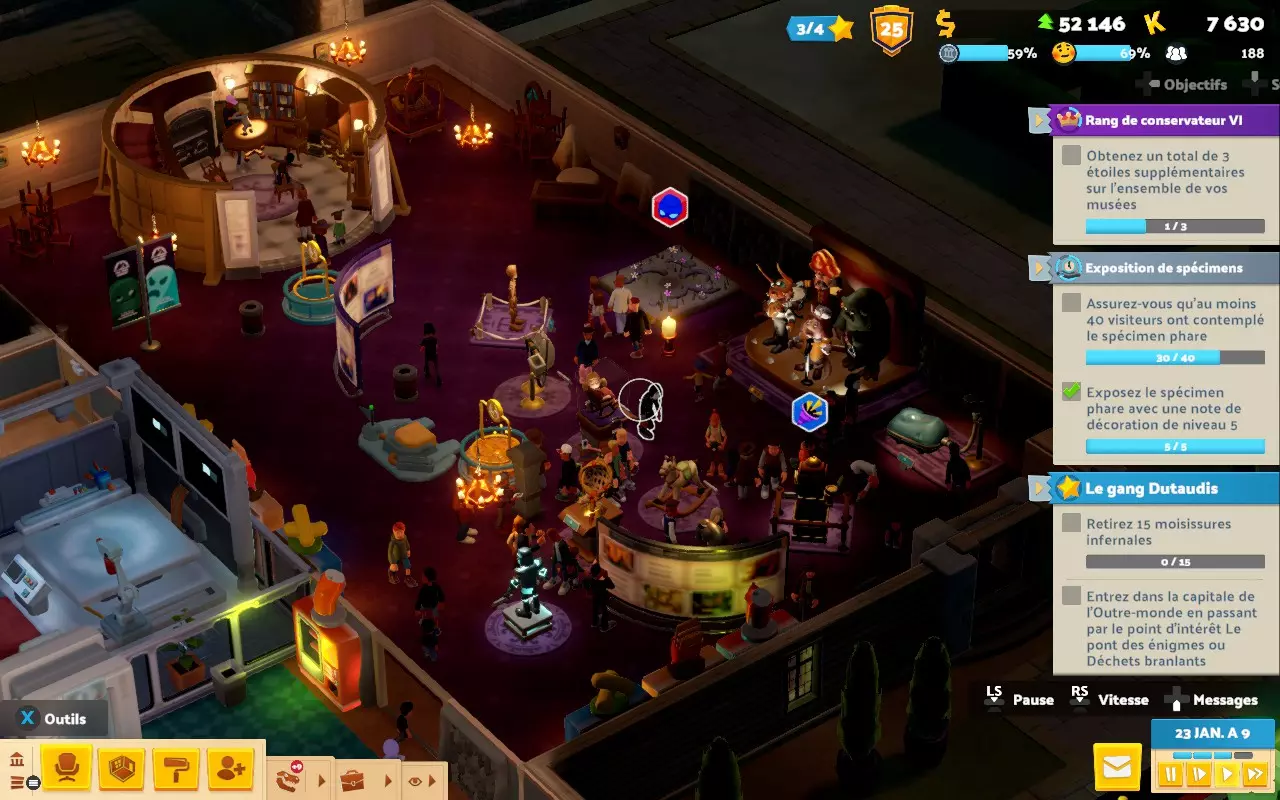The image size is (1280, 800).
Task: Open the room building tool
Action: [x=120, y=768]
